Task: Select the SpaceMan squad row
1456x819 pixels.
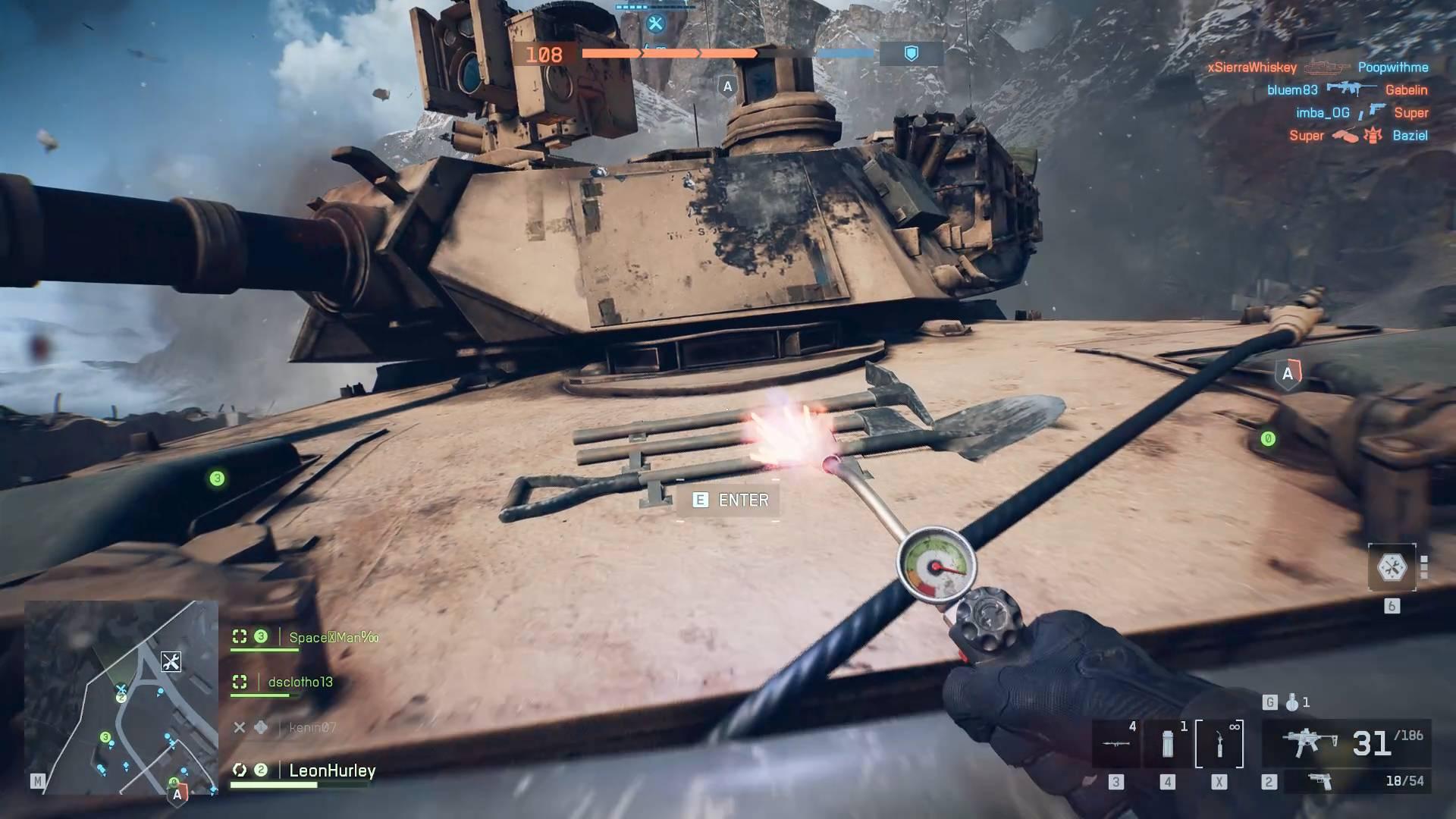Action: click(x=333, y=637)
